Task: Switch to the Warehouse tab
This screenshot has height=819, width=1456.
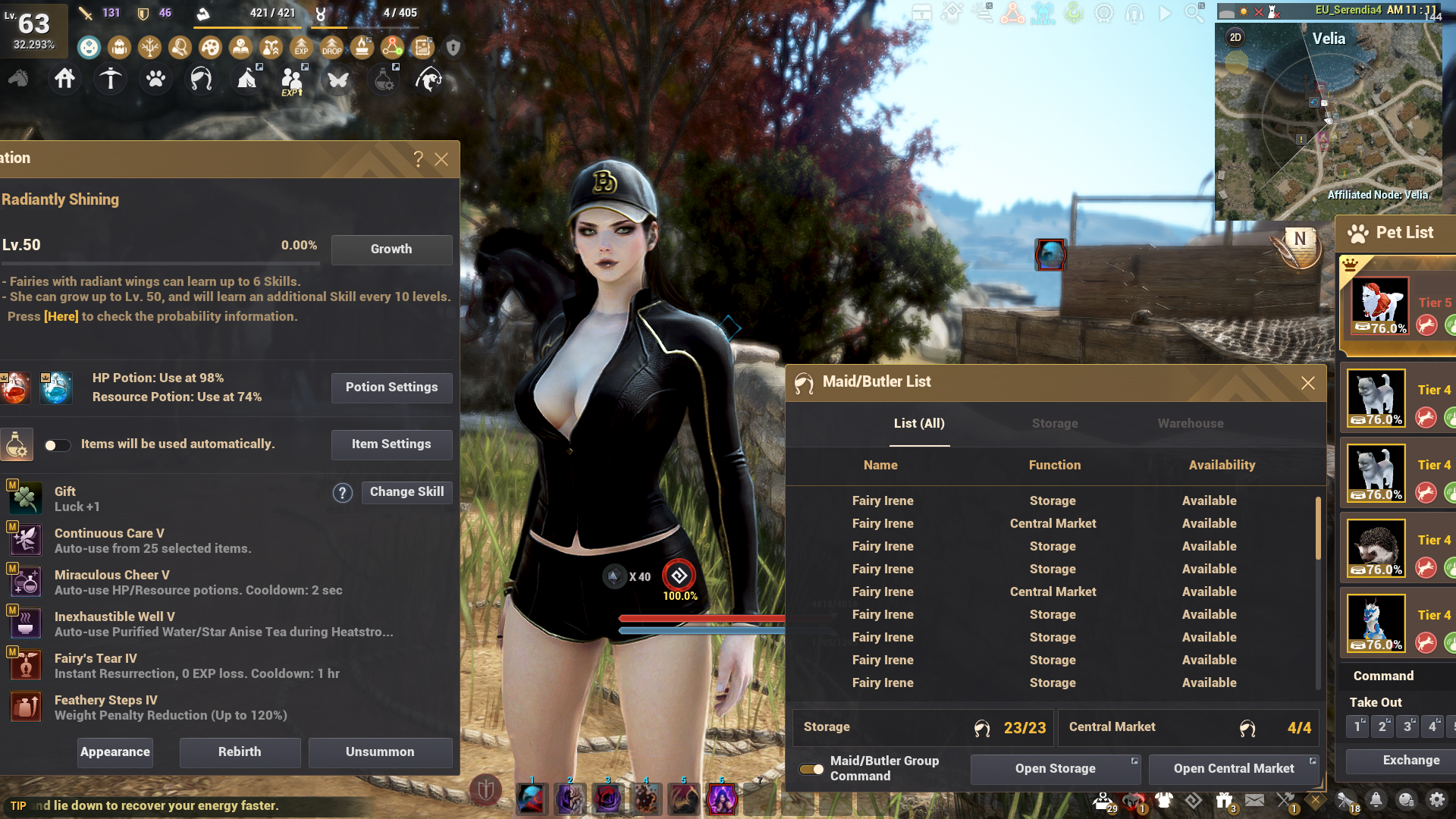Action: 1190,424
